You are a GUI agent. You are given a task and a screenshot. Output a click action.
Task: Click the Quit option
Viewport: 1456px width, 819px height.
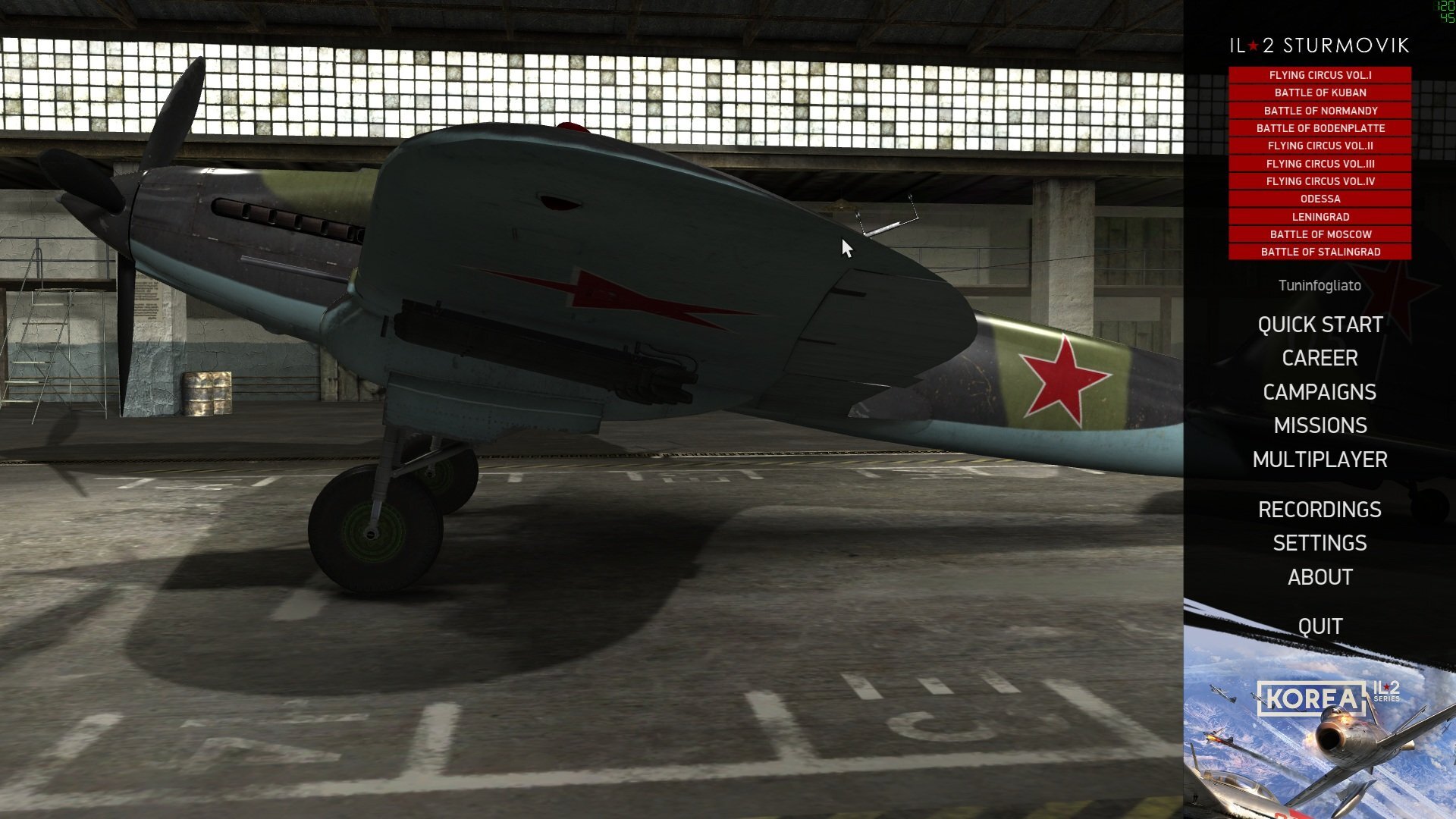coord(1321,626)
